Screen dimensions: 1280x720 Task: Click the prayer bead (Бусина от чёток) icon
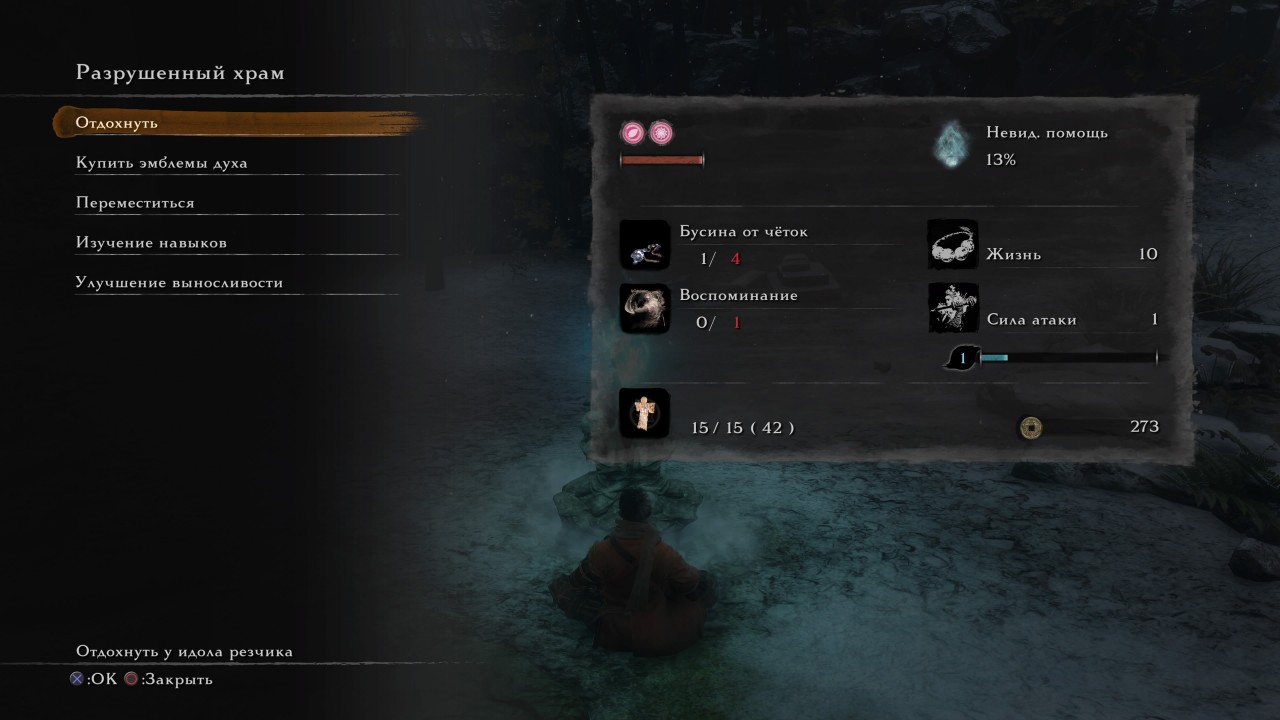point(644,246)
